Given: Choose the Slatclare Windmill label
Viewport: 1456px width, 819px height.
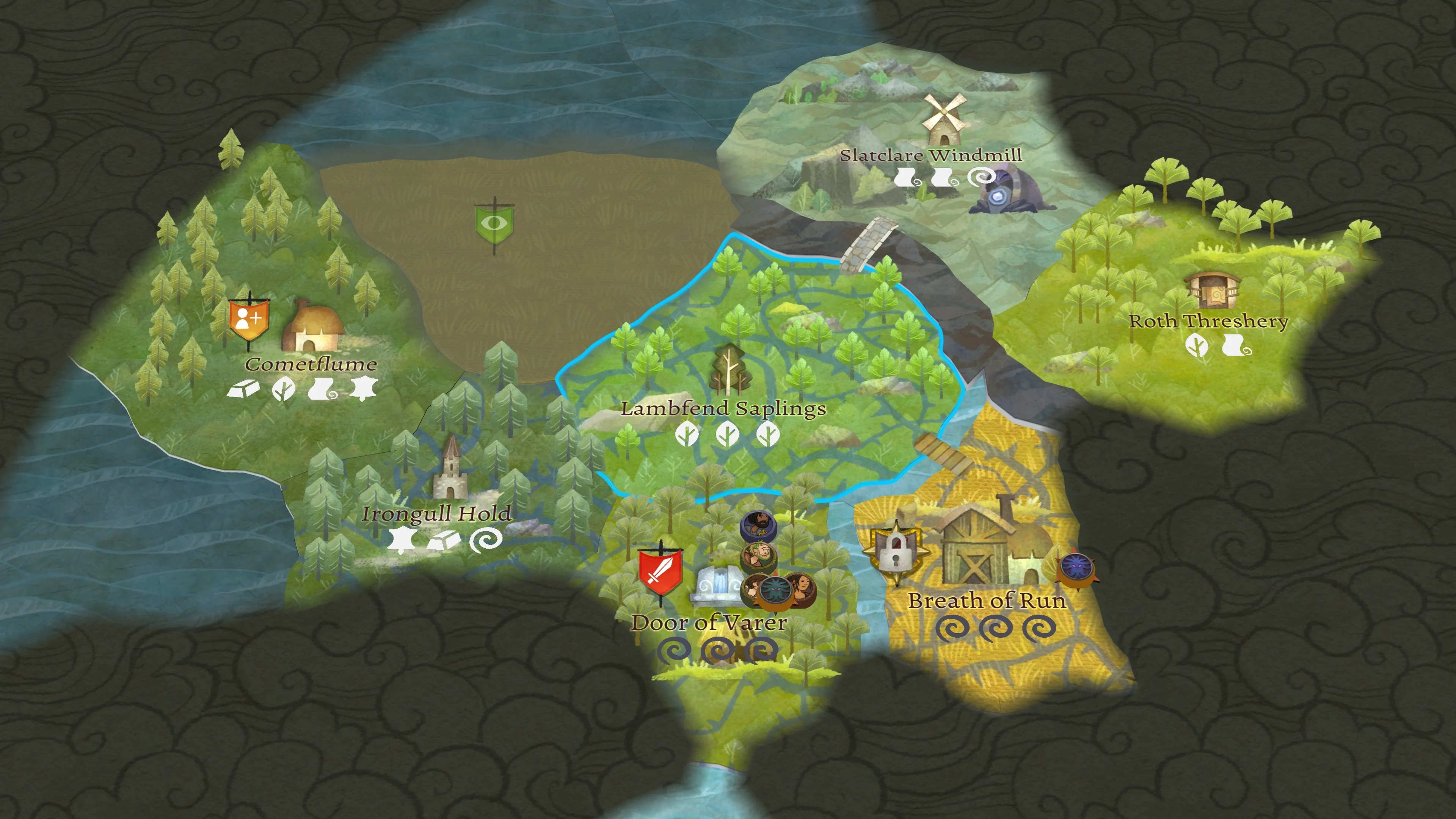Looking at the screenshot, I should (930, 155).
